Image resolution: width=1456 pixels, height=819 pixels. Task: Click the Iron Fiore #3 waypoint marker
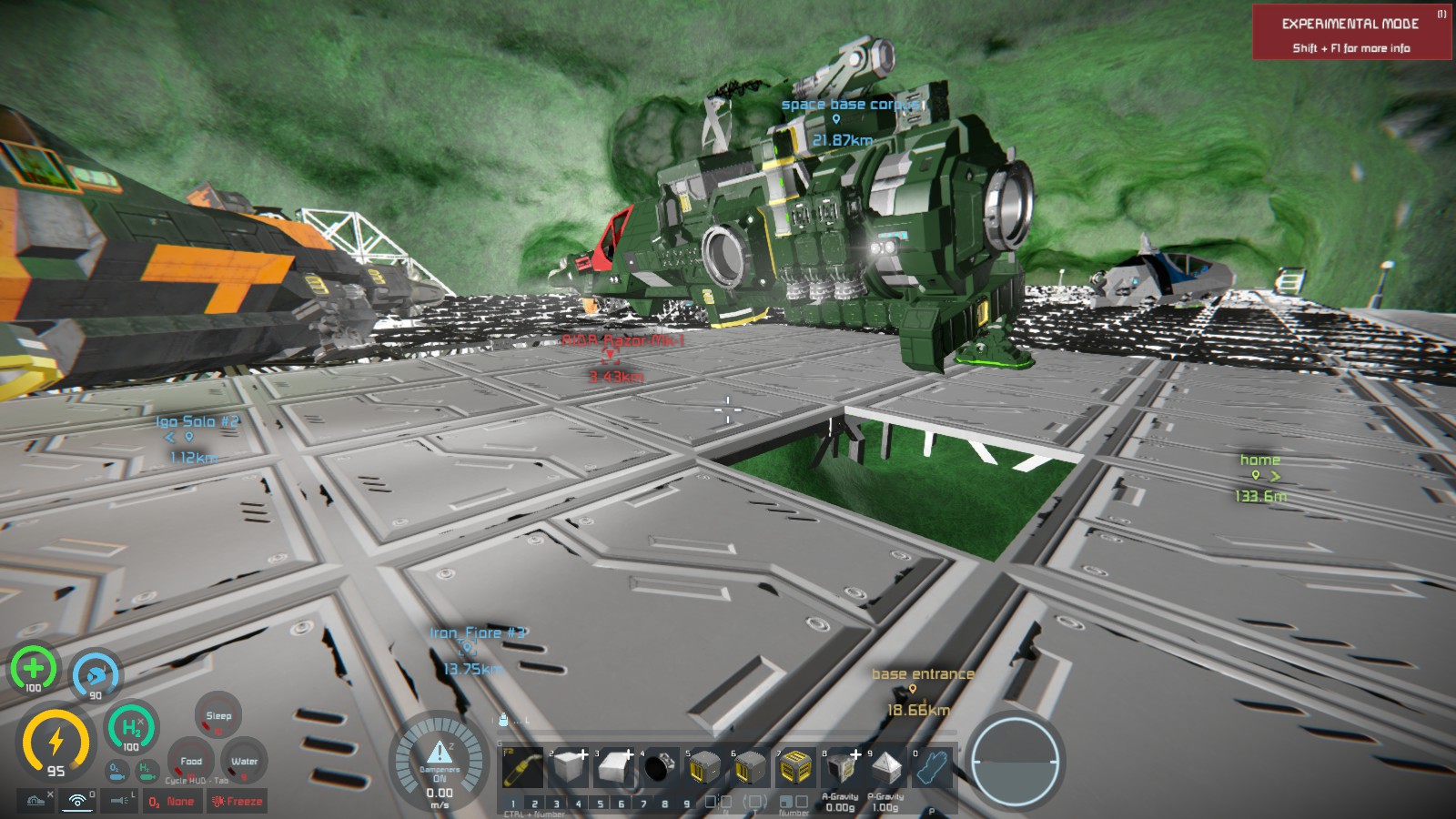pos(468,648)
